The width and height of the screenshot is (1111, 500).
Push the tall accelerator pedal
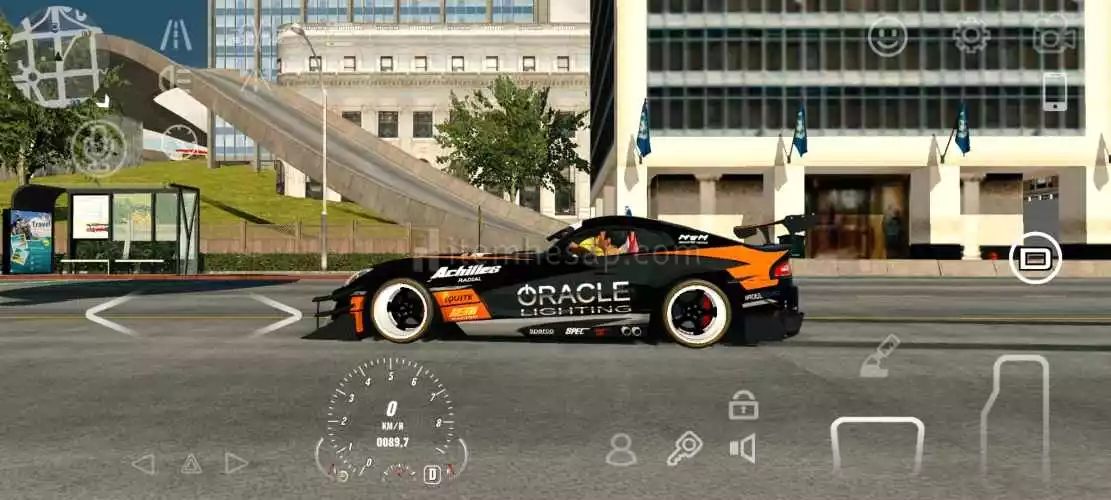click(1015, 415)
